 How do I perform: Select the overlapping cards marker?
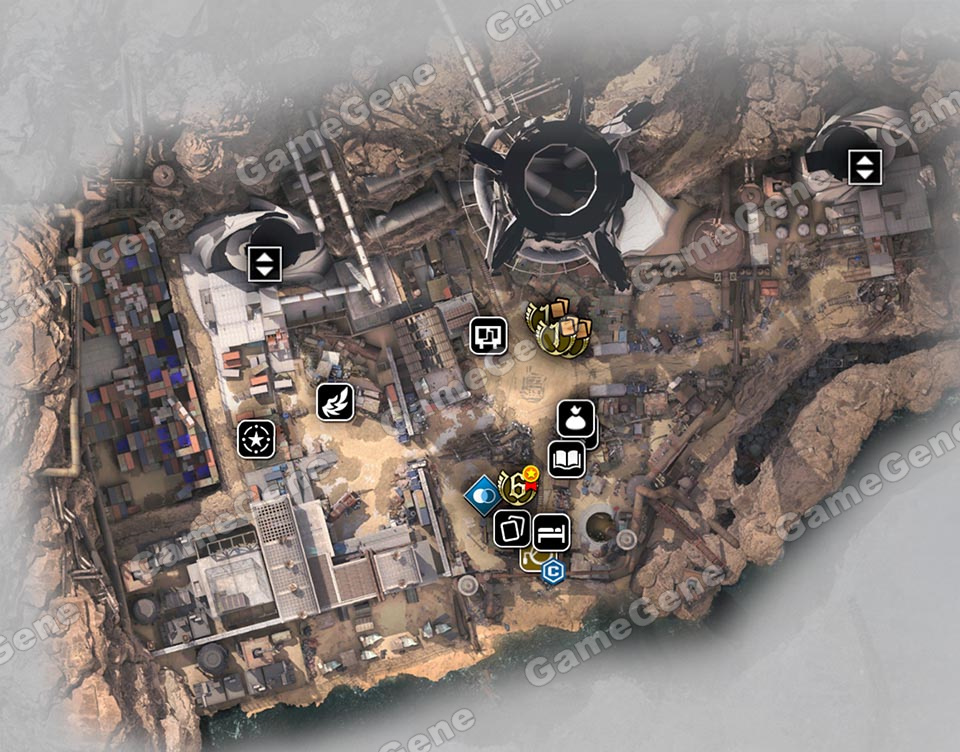coord(512,529)
